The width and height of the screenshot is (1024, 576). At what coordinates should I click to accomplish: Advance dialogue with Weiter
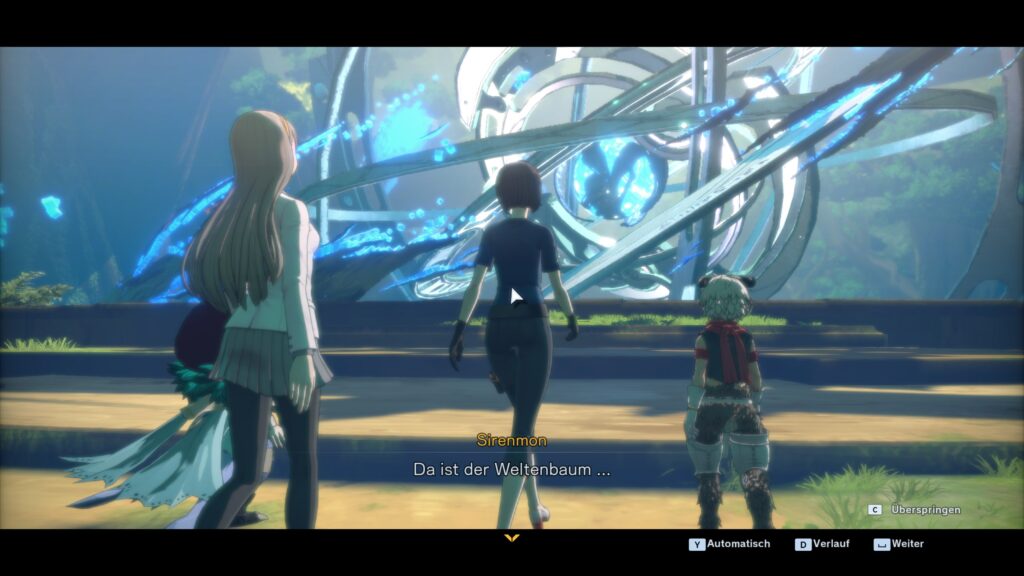pos(900,544)
